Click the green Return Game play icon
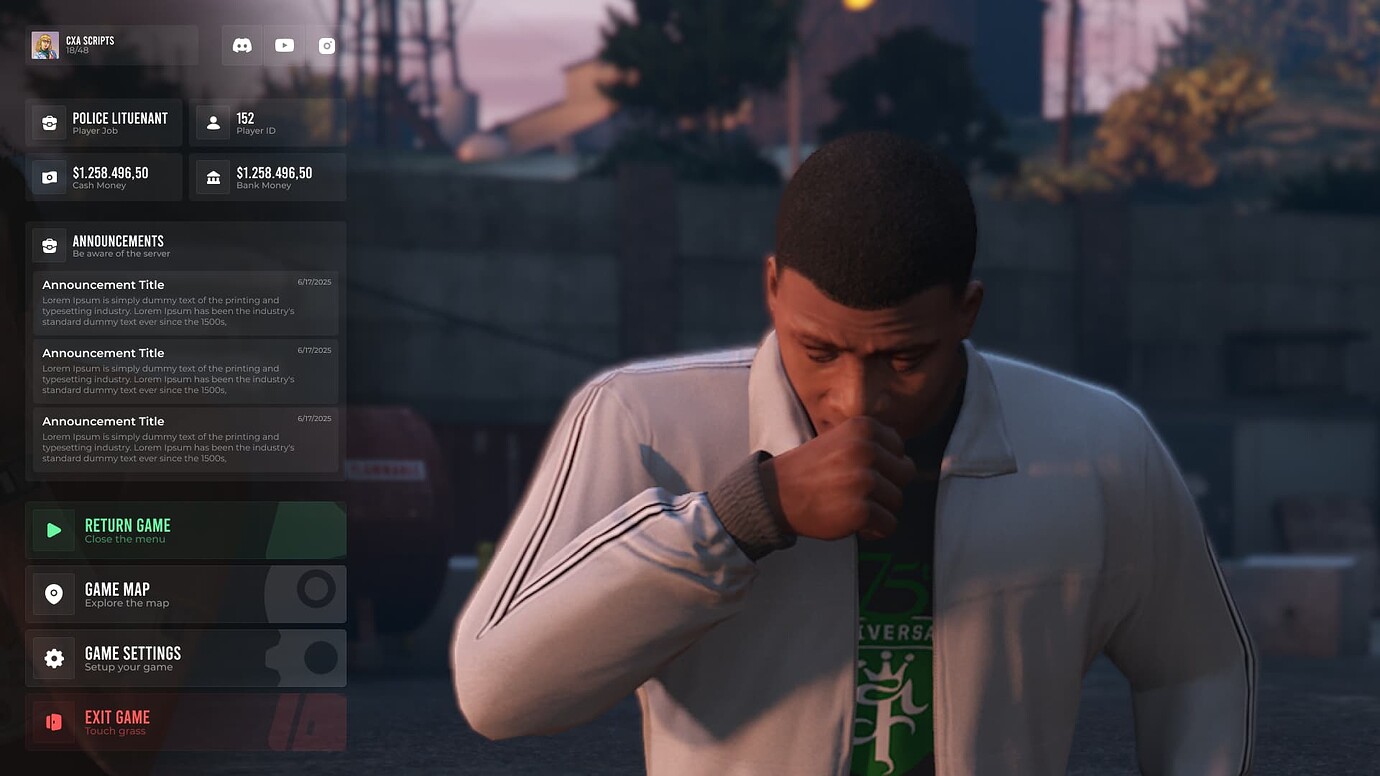 pos(52,530)
